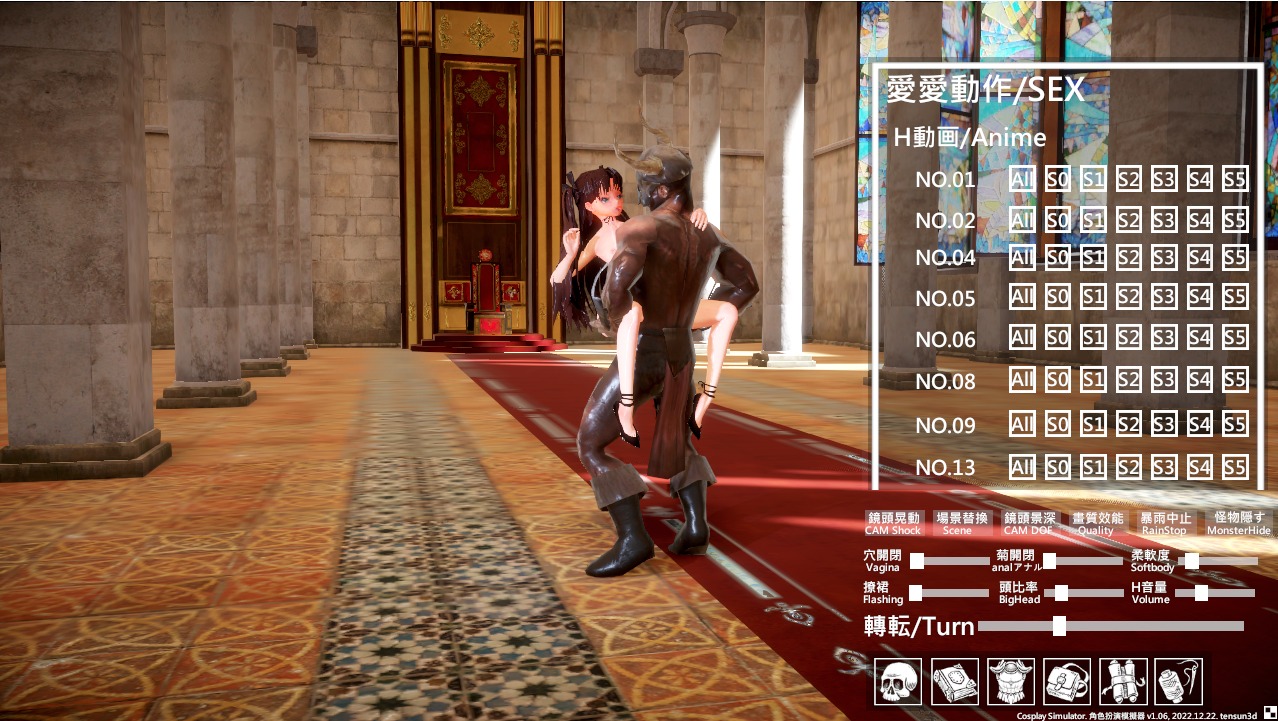Open the needle and thread icon
Screen dimensions: 1278x721
1178,681
